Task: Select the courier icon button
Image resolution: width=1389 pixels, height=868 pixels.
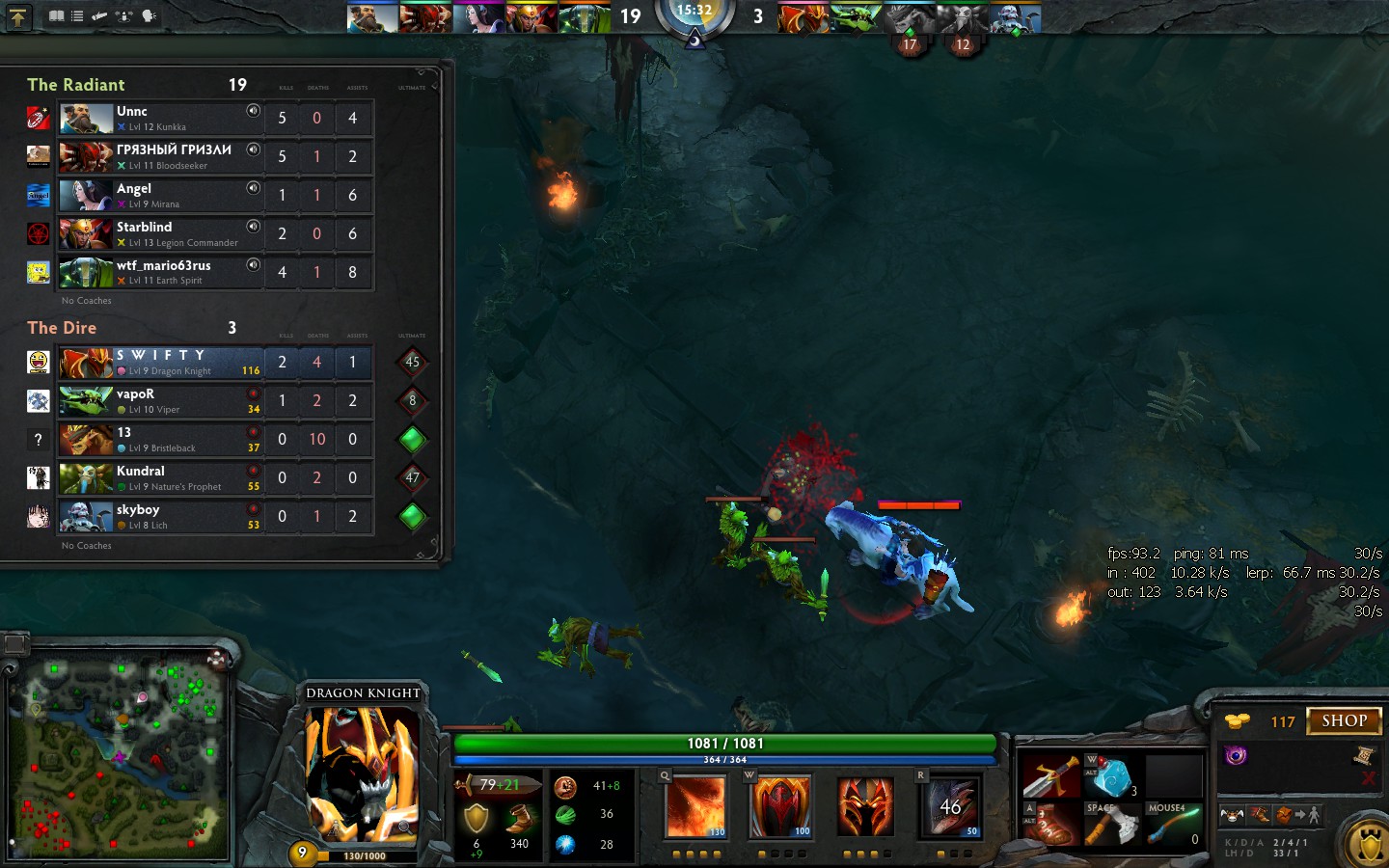Action: [1231, 815]
